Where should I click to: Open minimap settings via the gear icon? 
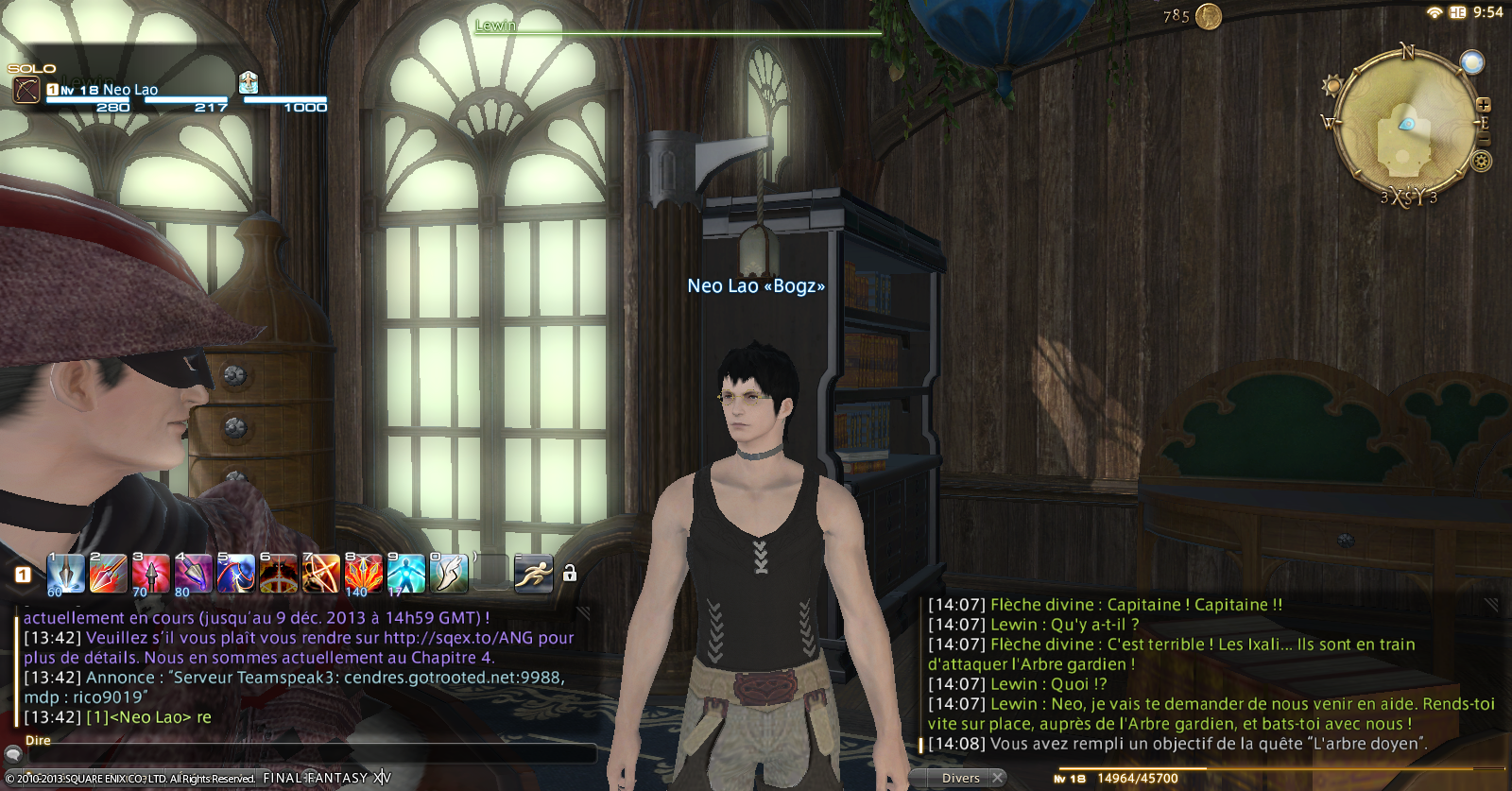pos(1482,162)
